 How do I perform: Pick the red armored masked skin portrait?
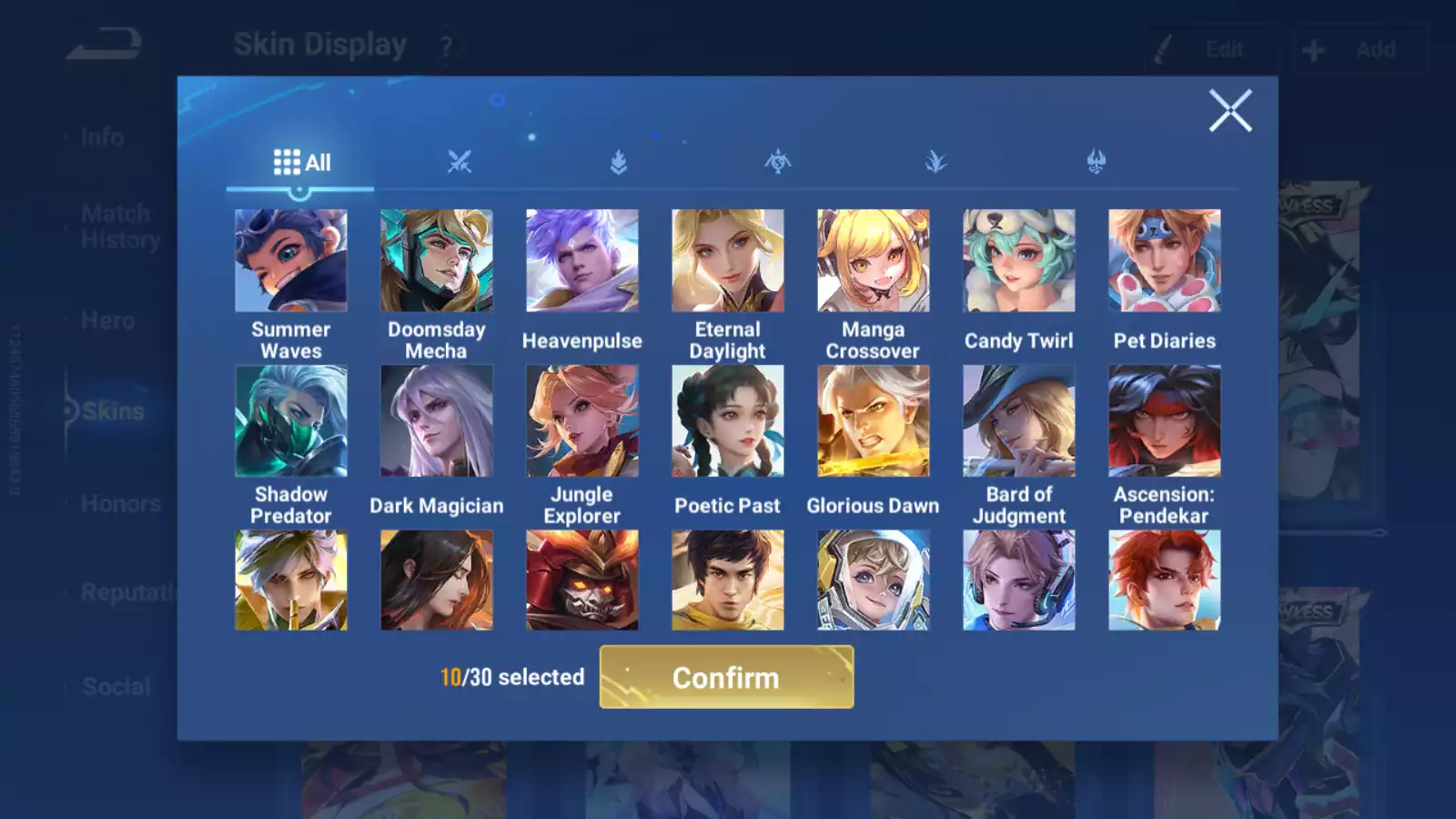click(x=582, y=581)
